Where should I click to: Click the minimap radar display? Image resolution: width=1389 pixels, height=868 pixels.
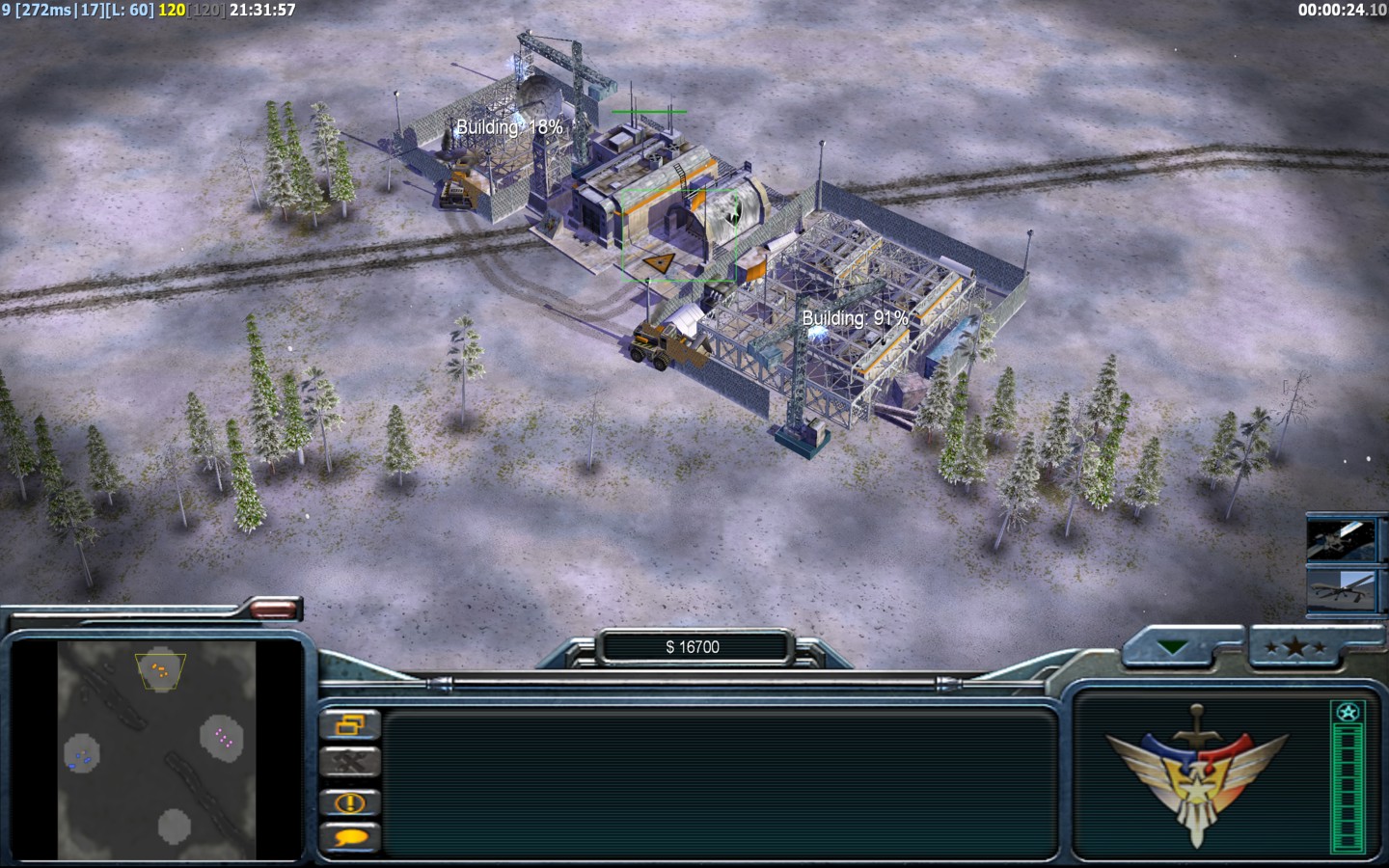click(156, 751)
